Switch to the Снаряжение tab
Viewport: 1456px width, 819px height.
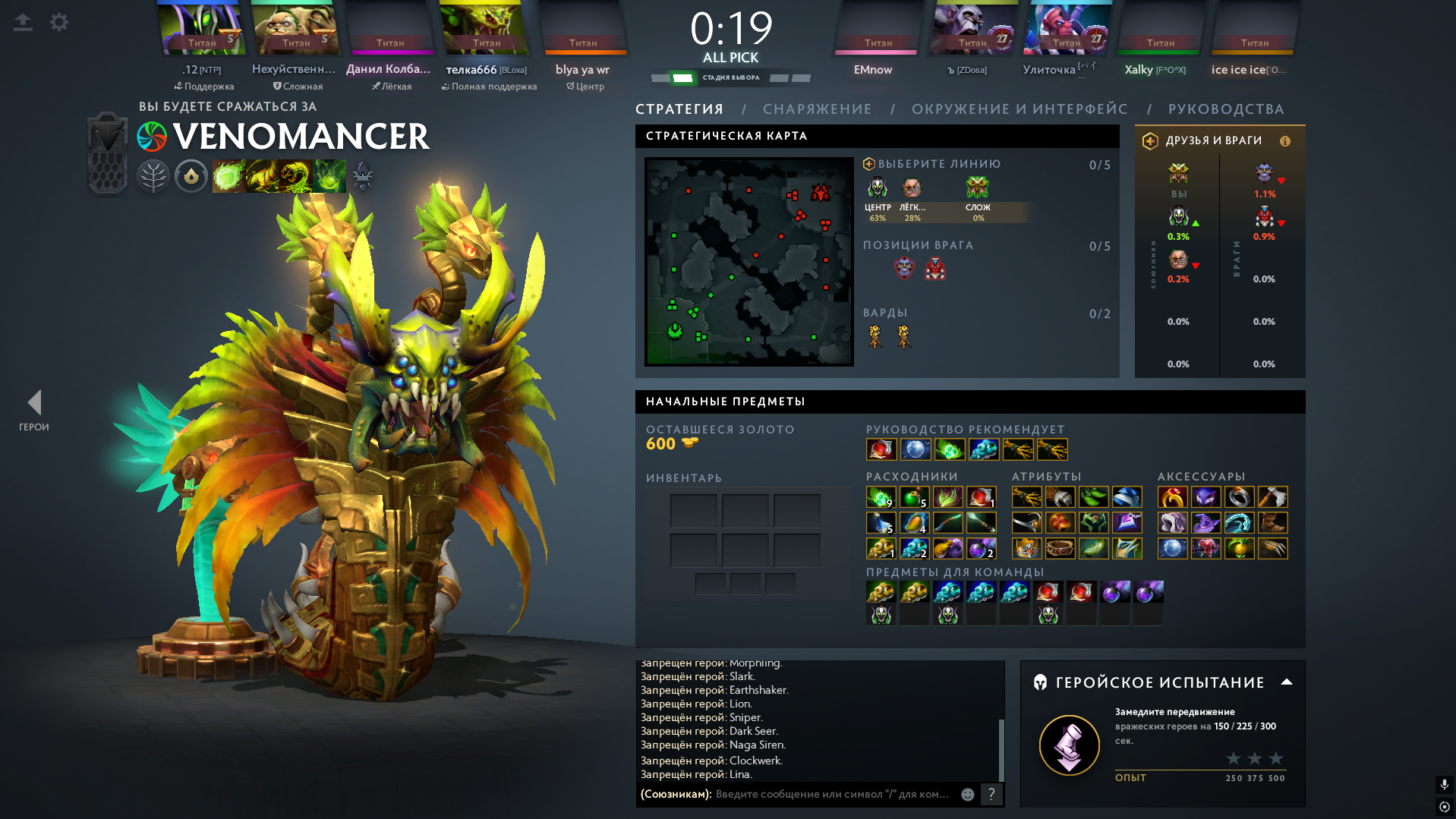point(817,109)
